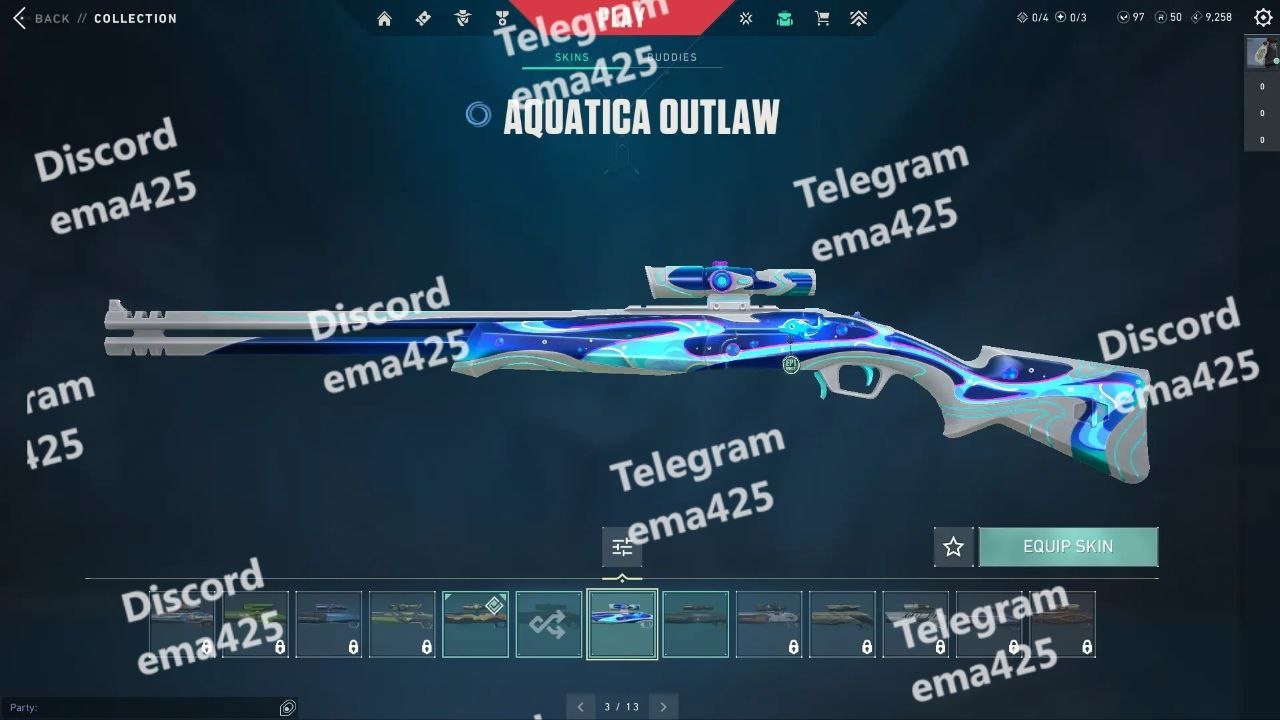Open the Agents page
Screen dimensions: 1280x720
point(462,18)
